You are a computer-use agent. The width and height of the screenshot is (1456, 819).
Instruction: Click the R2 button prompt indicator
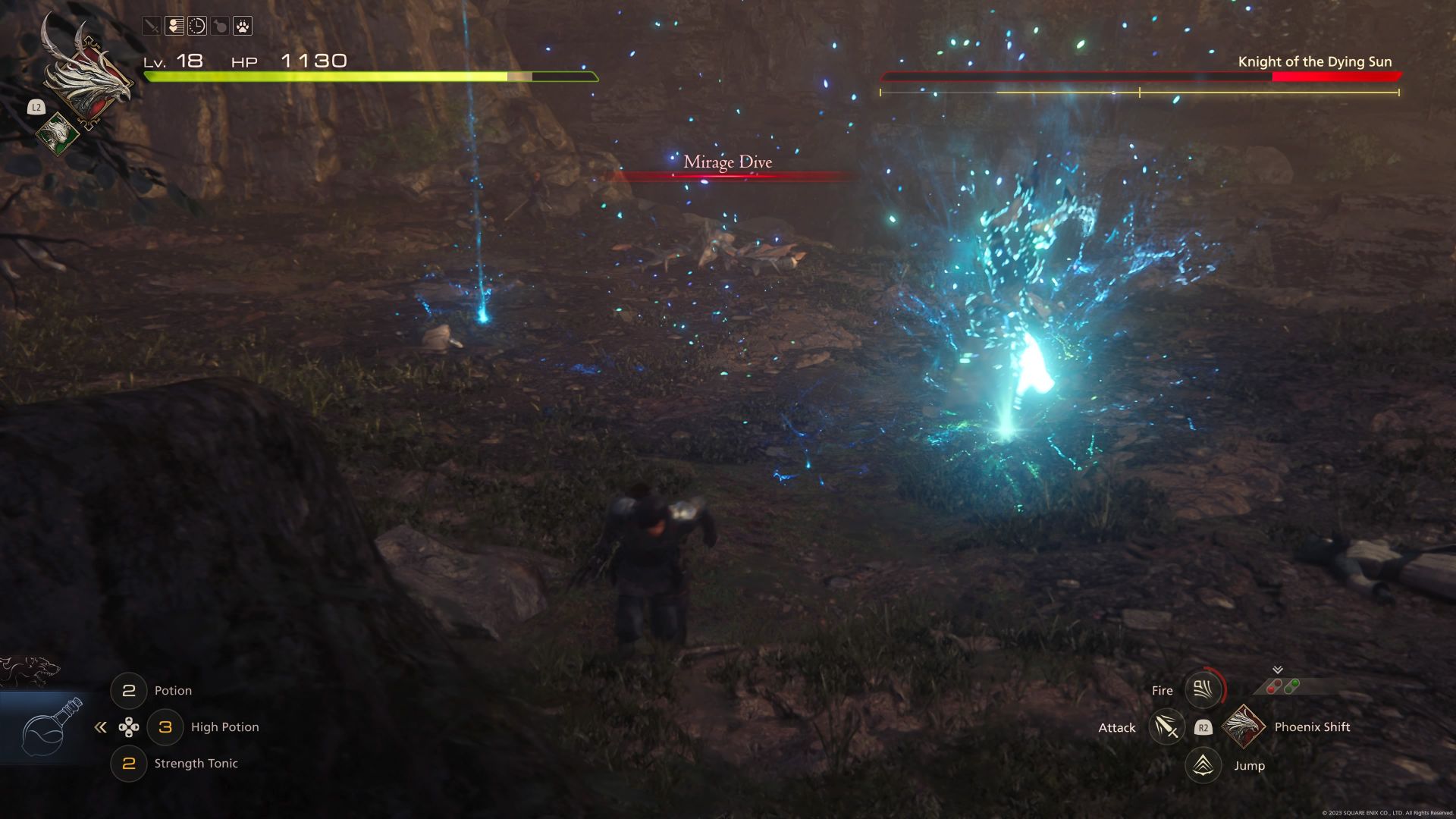click(1203, 728)
